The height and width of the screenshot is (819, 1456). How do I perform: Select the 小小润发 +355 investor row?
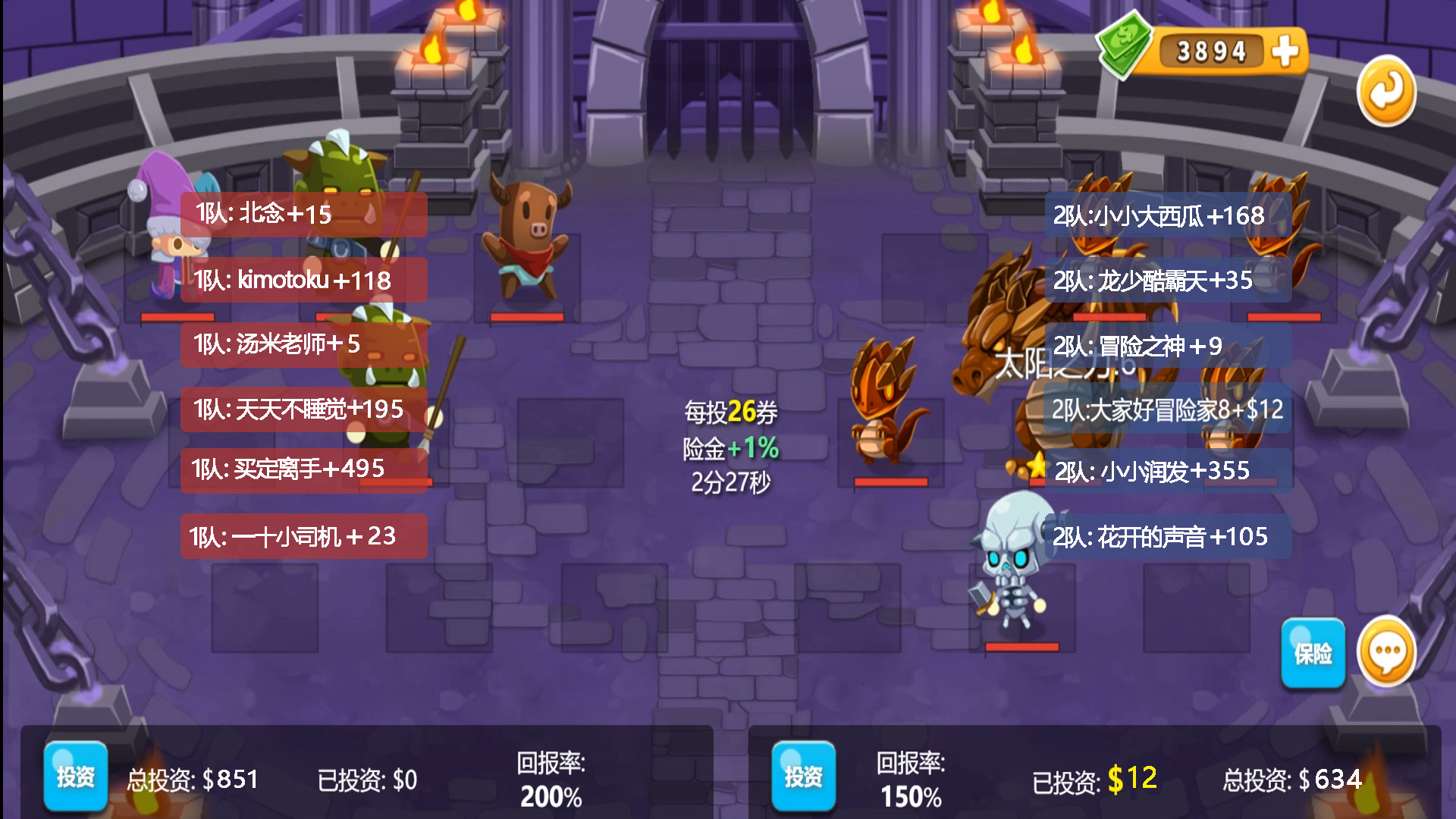pos(1168,471)
